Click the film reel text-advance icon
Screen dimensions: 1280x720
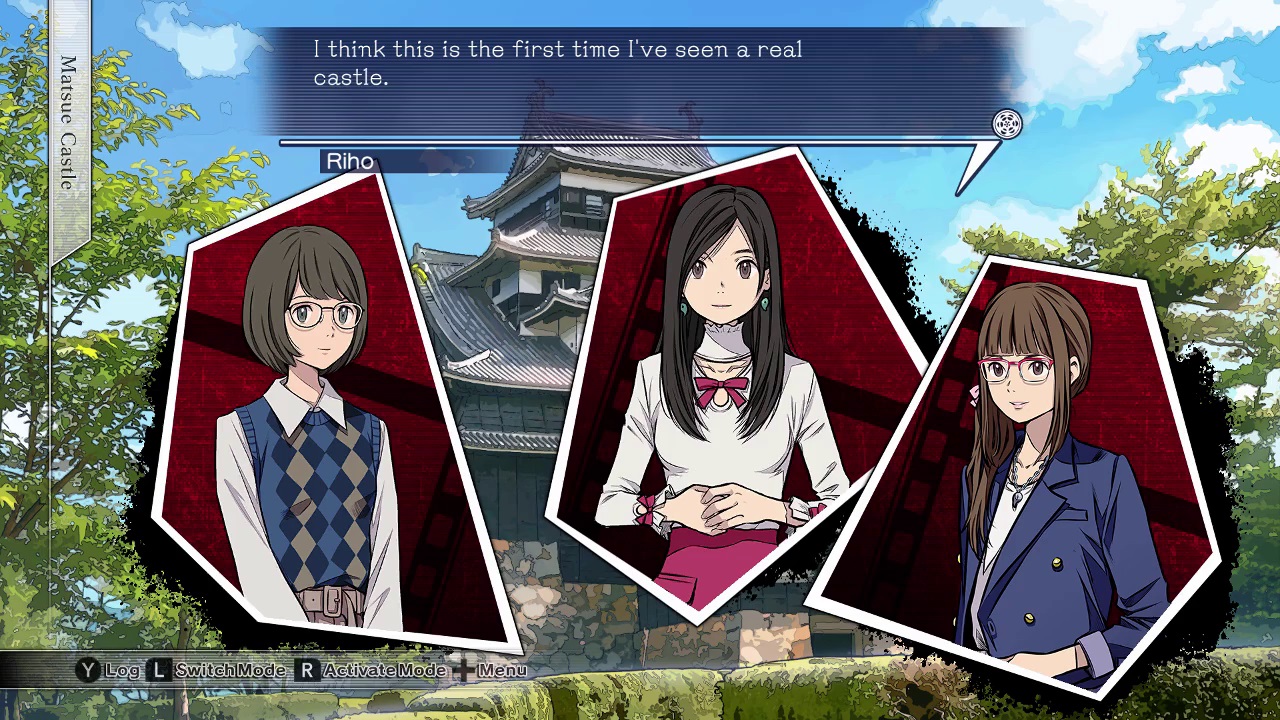1007,125
